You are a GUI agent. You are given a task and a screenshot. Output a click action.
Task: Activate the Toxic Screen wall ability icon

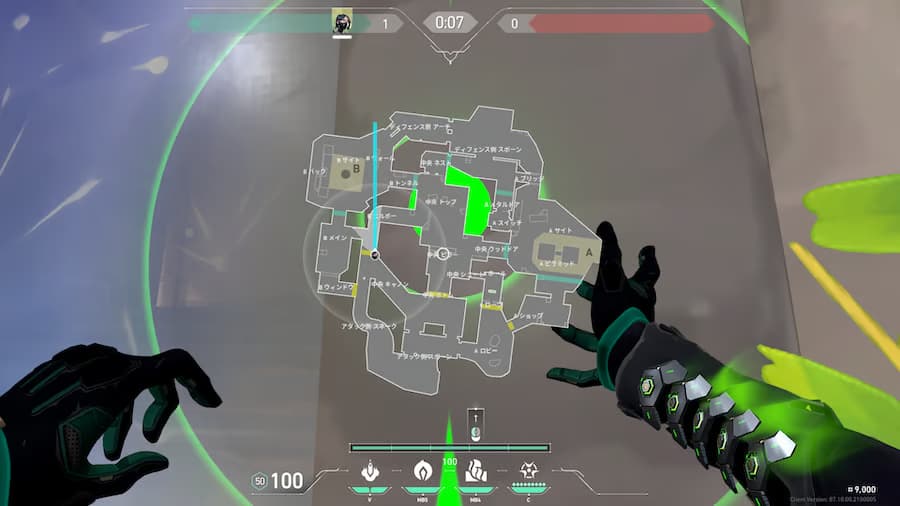(475, 470)
